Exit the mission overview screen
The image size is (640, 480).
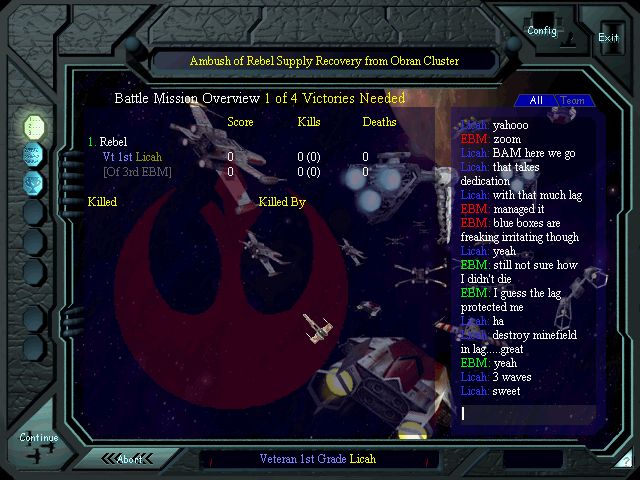[x=608, y=35]
